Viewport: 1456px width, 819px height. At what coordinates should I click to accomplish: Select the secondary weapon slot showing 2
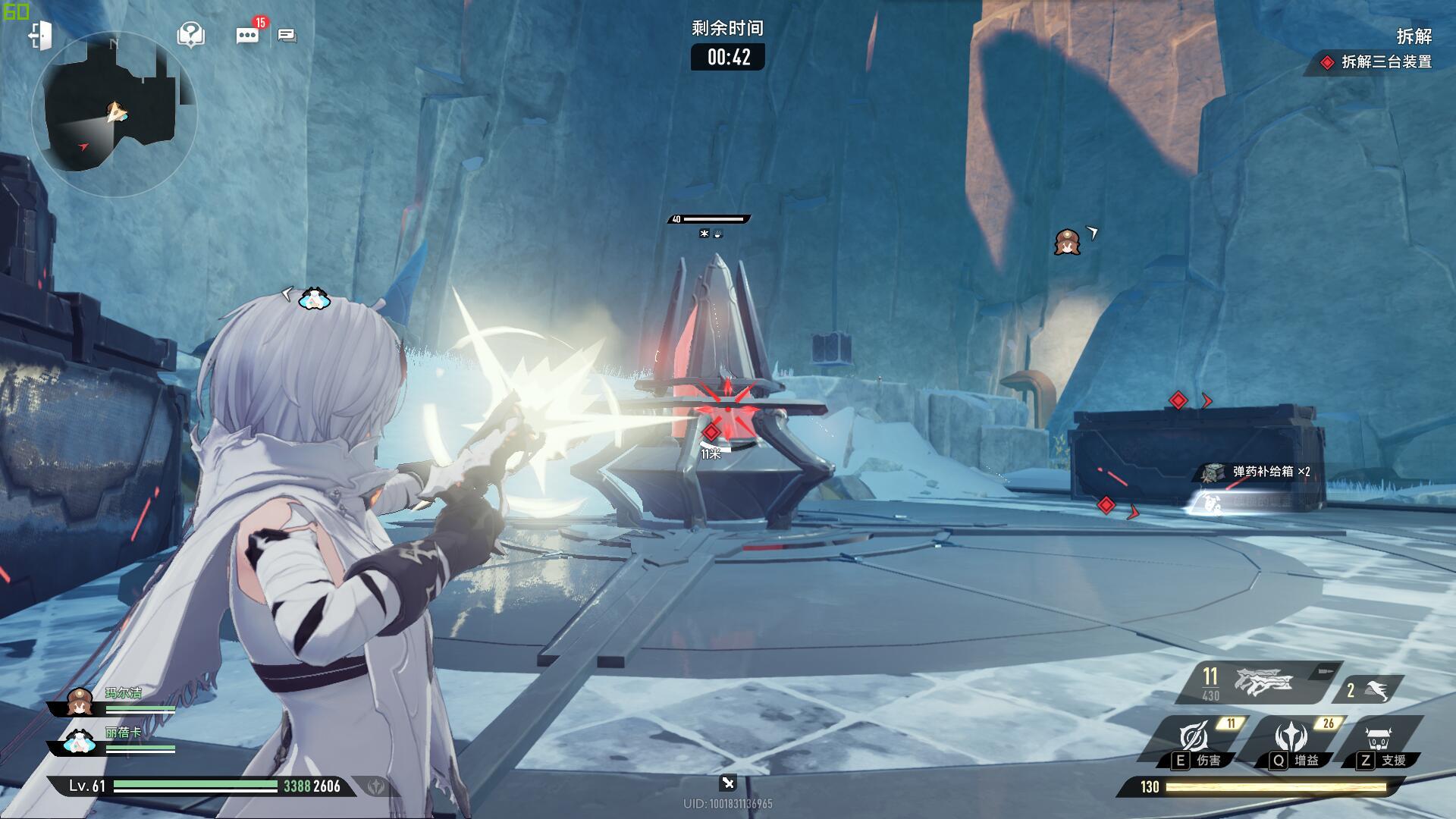[1367, 690]
